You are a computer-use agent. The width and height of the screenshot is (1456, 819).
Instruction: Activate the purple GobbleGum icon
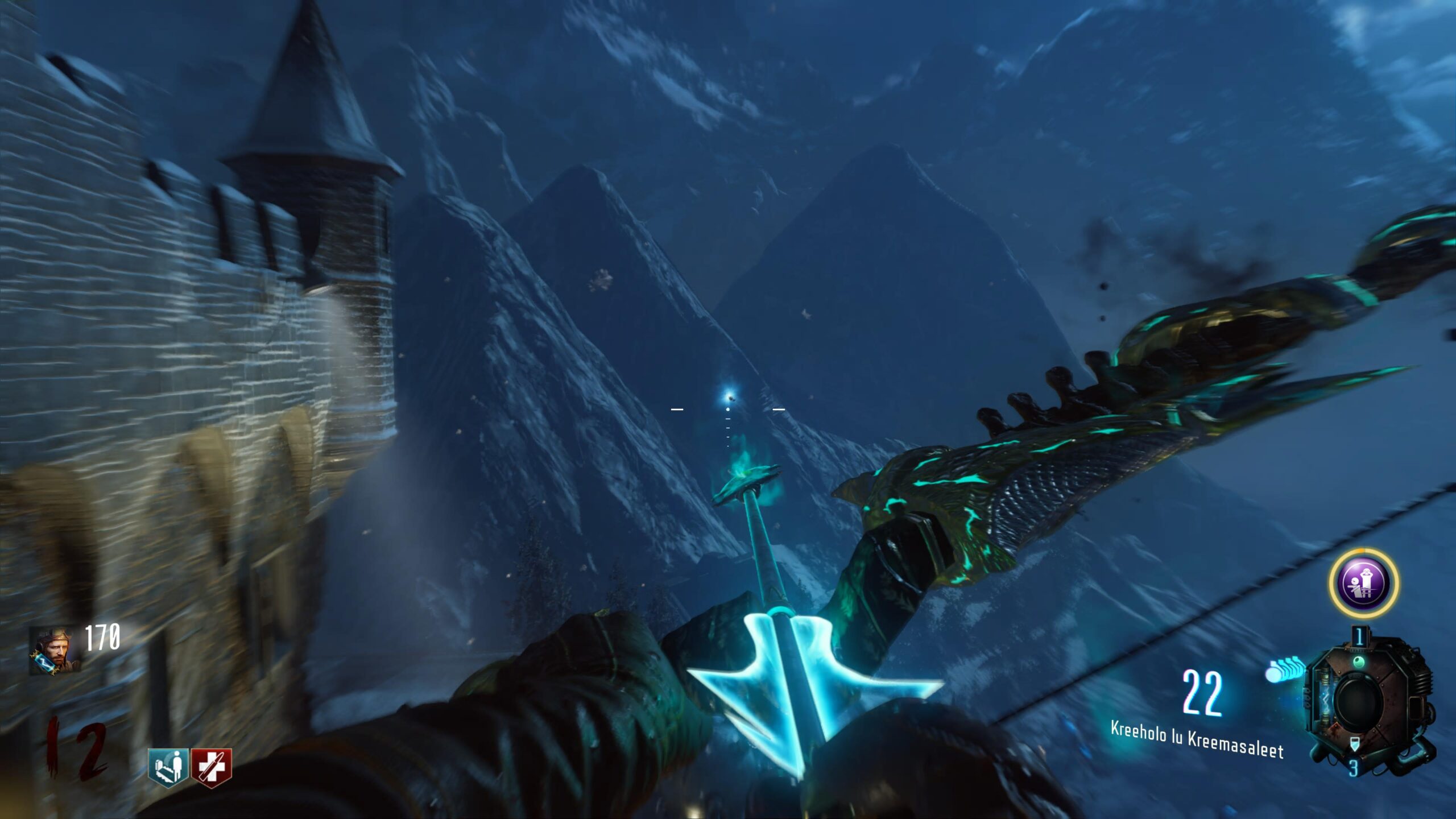(x=1364, y=582)
